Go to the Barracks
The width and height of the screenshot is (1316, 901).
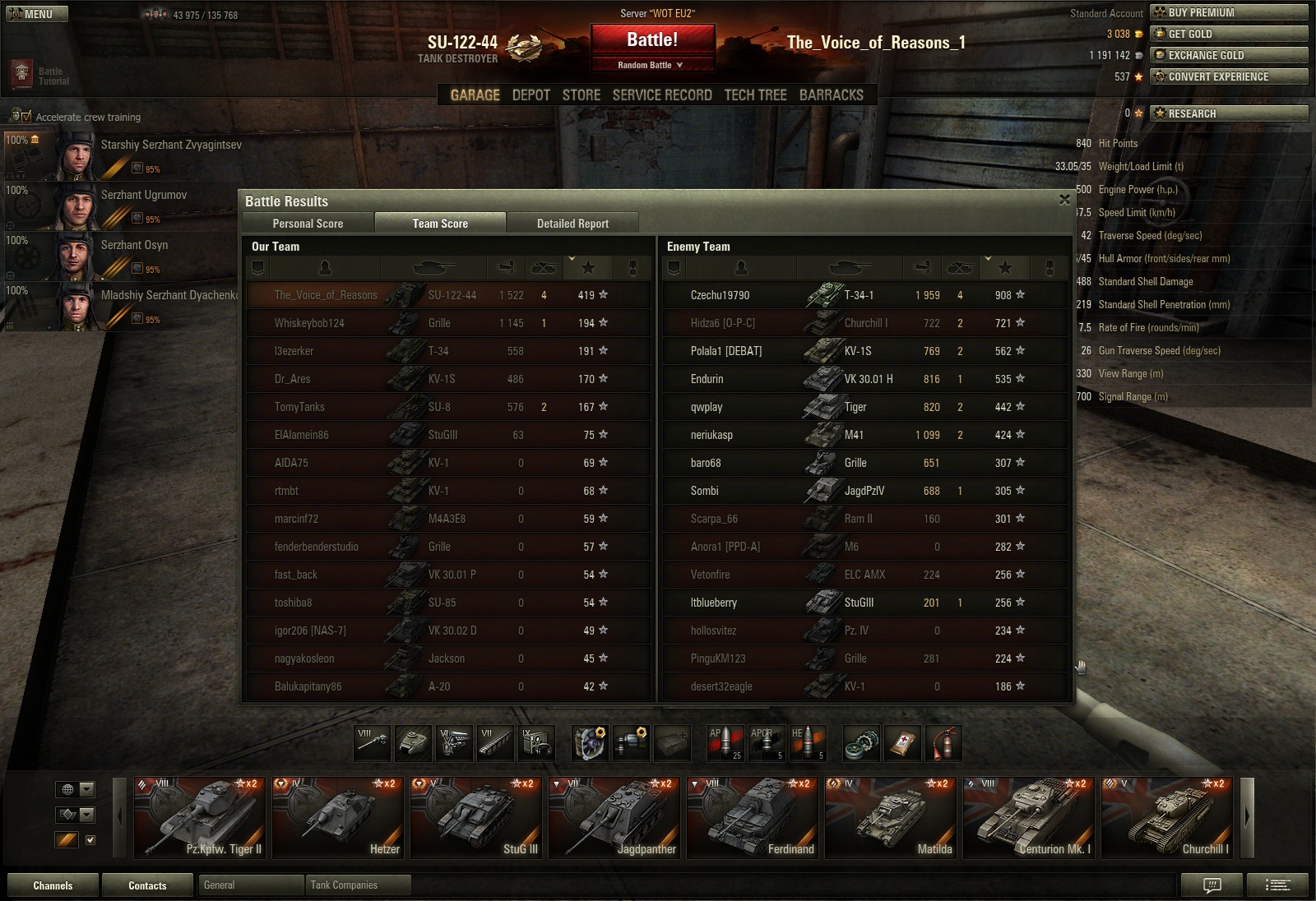coord(831,95)
